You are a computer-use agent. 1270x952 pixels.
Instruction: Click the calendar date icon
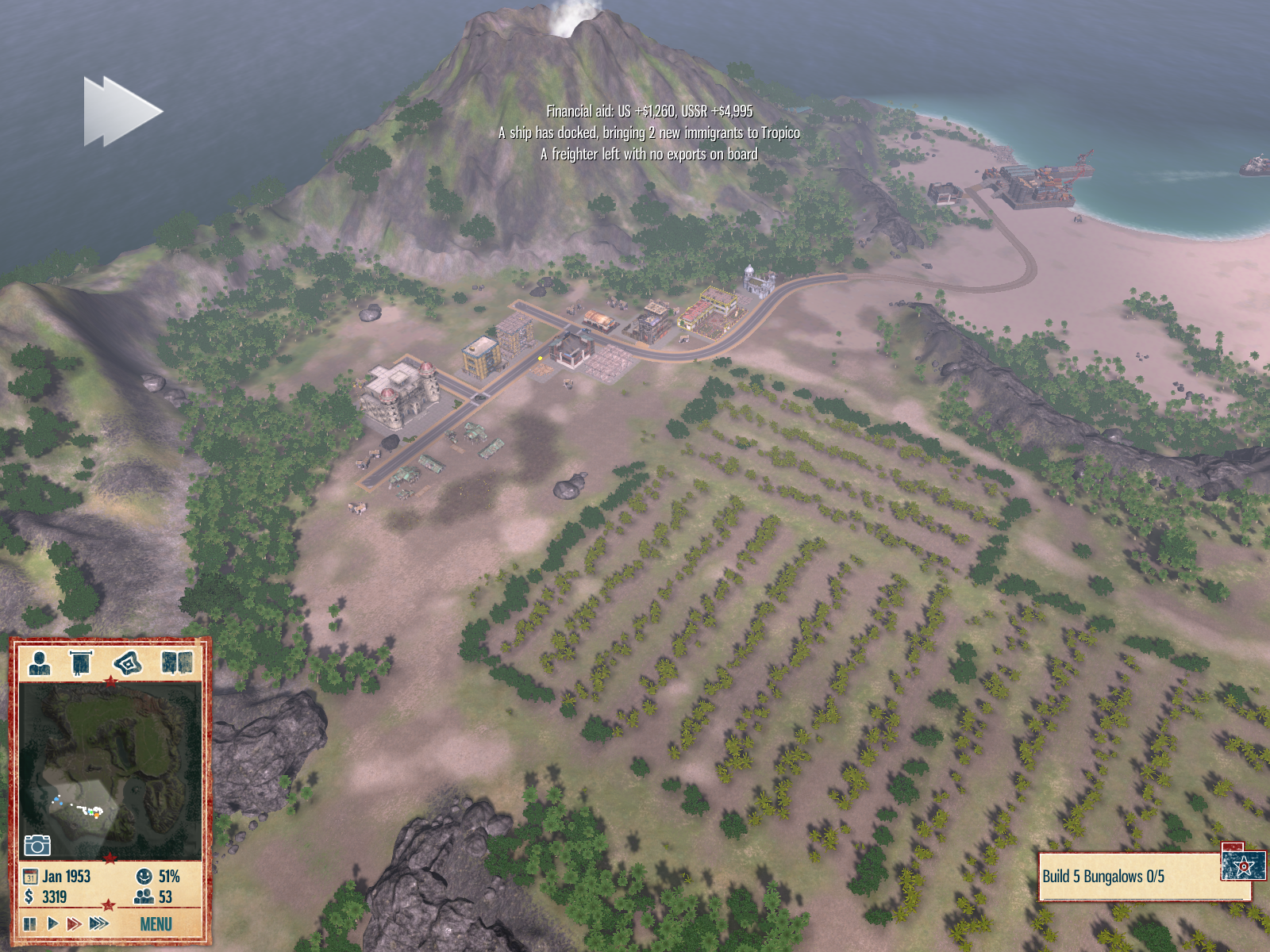point(30,877)
